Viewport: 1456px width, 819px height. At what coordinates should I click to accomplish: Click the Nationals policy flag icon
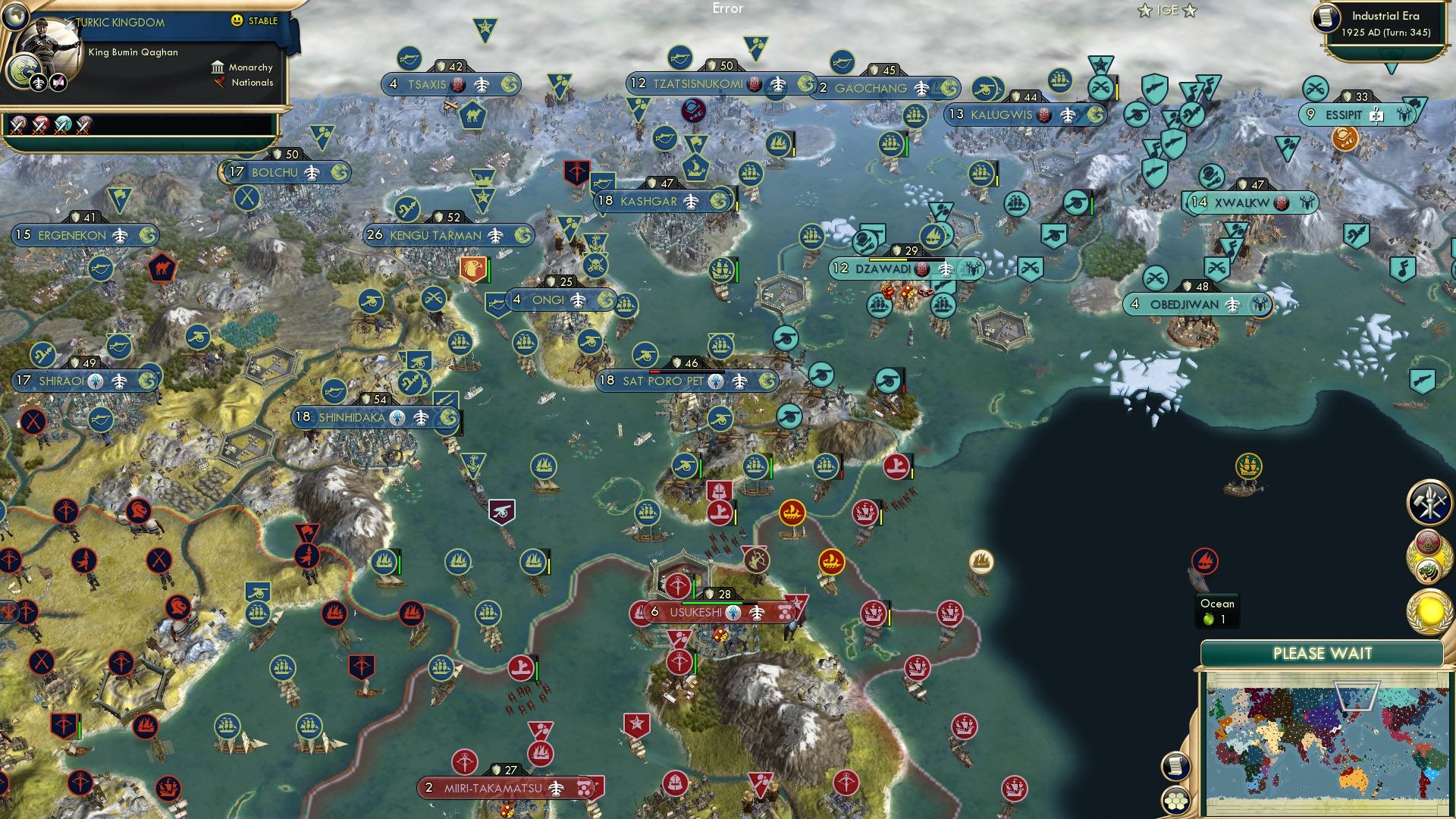219,82
